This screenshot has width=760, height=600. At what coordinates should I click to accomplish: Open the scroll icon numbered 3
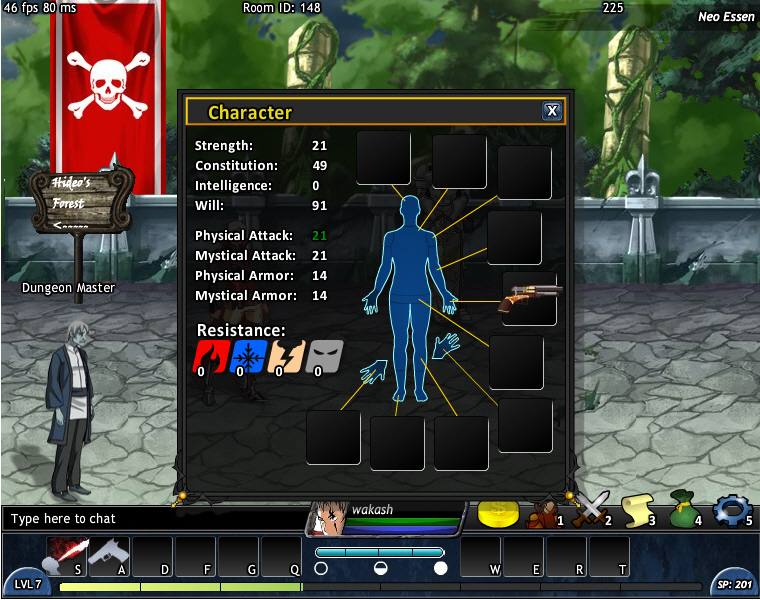[637, 511]
